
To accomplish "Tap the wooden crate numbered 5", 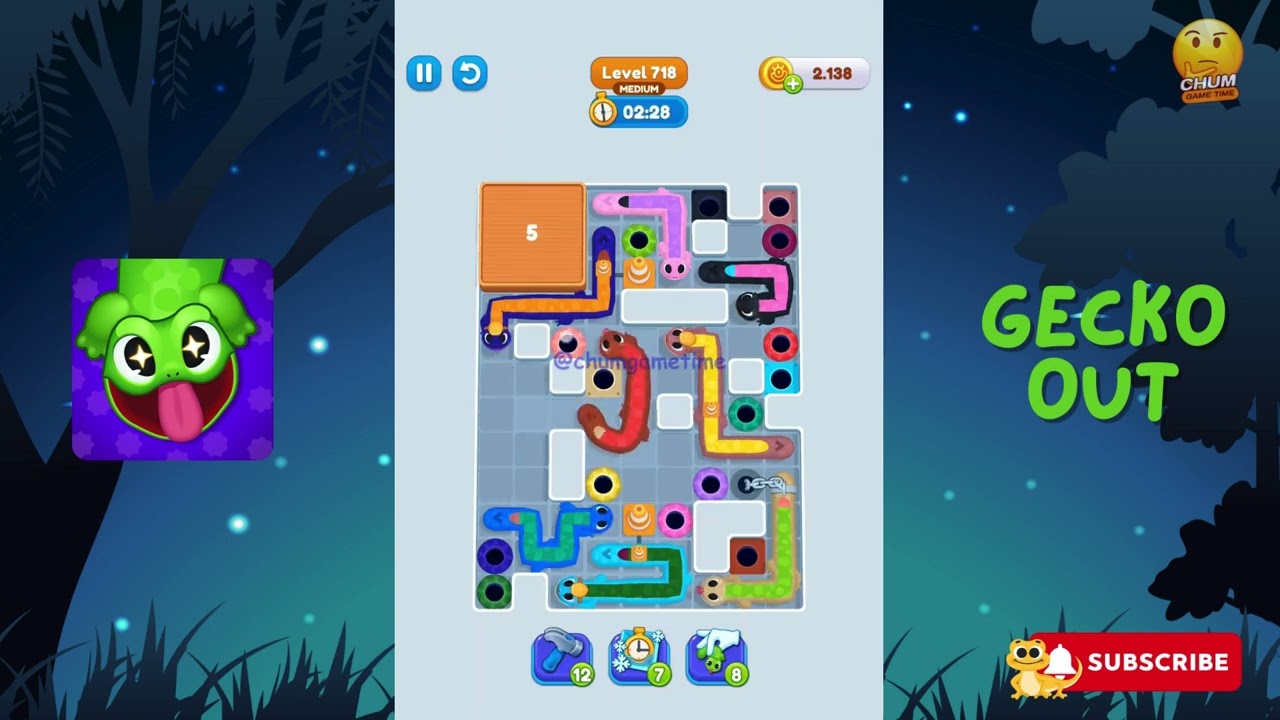I will (x=531, y=233).
